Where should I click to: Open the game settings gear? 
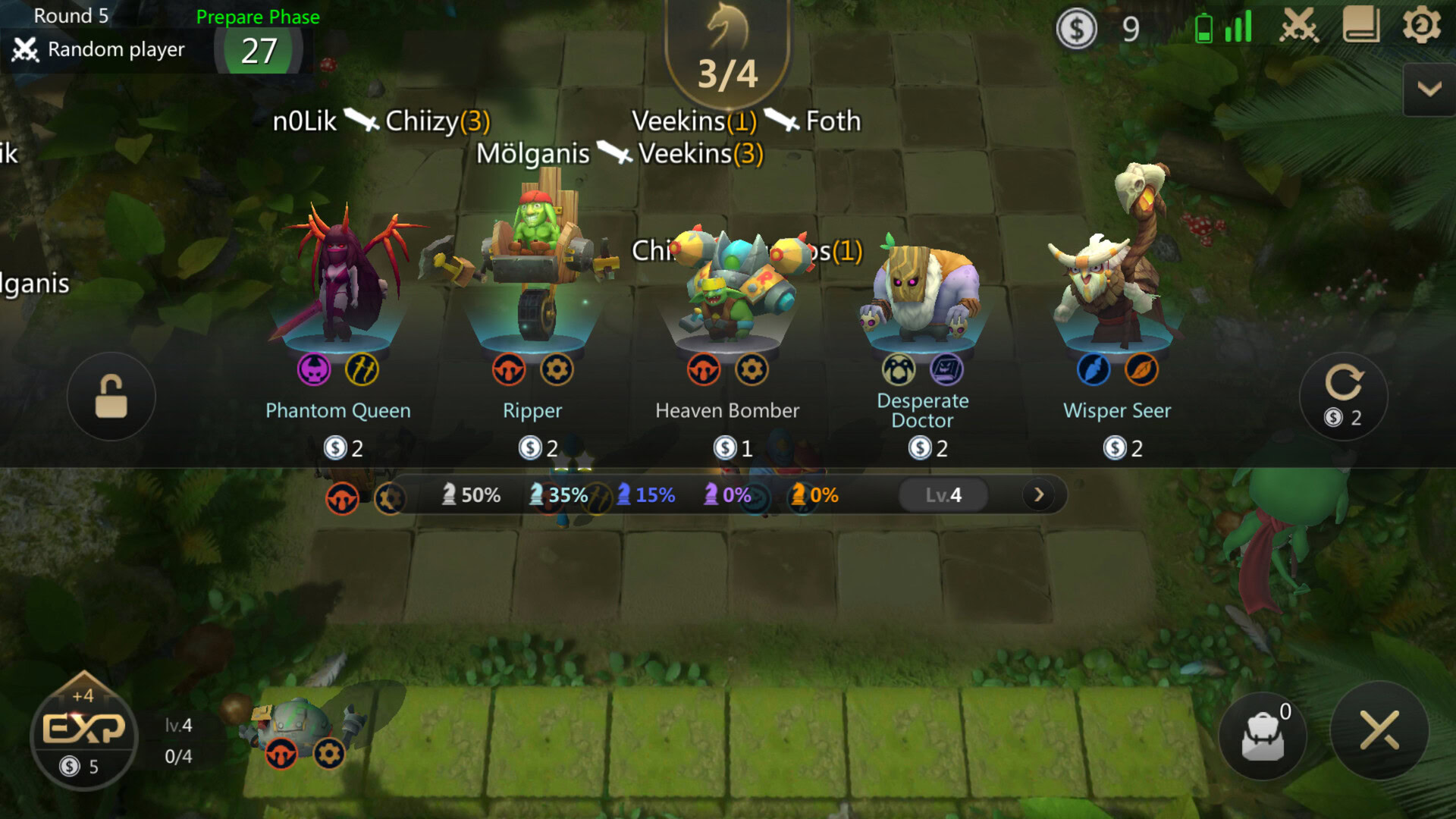coord(1420,24)
